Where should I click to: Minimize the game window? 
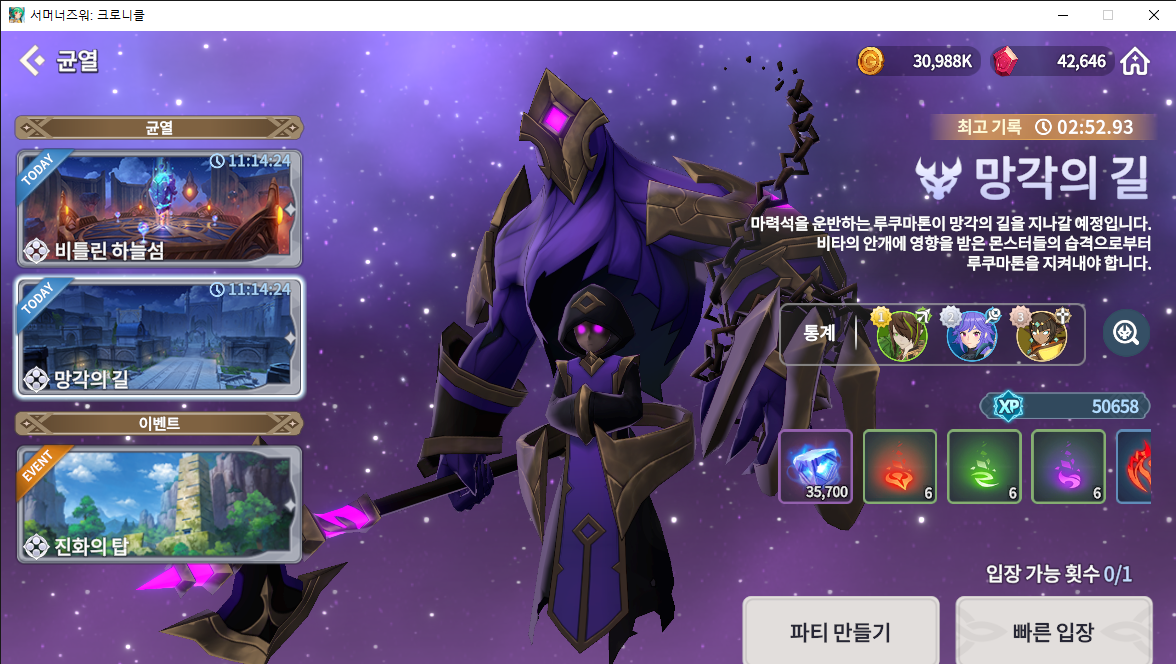[x=1061, y=15]
